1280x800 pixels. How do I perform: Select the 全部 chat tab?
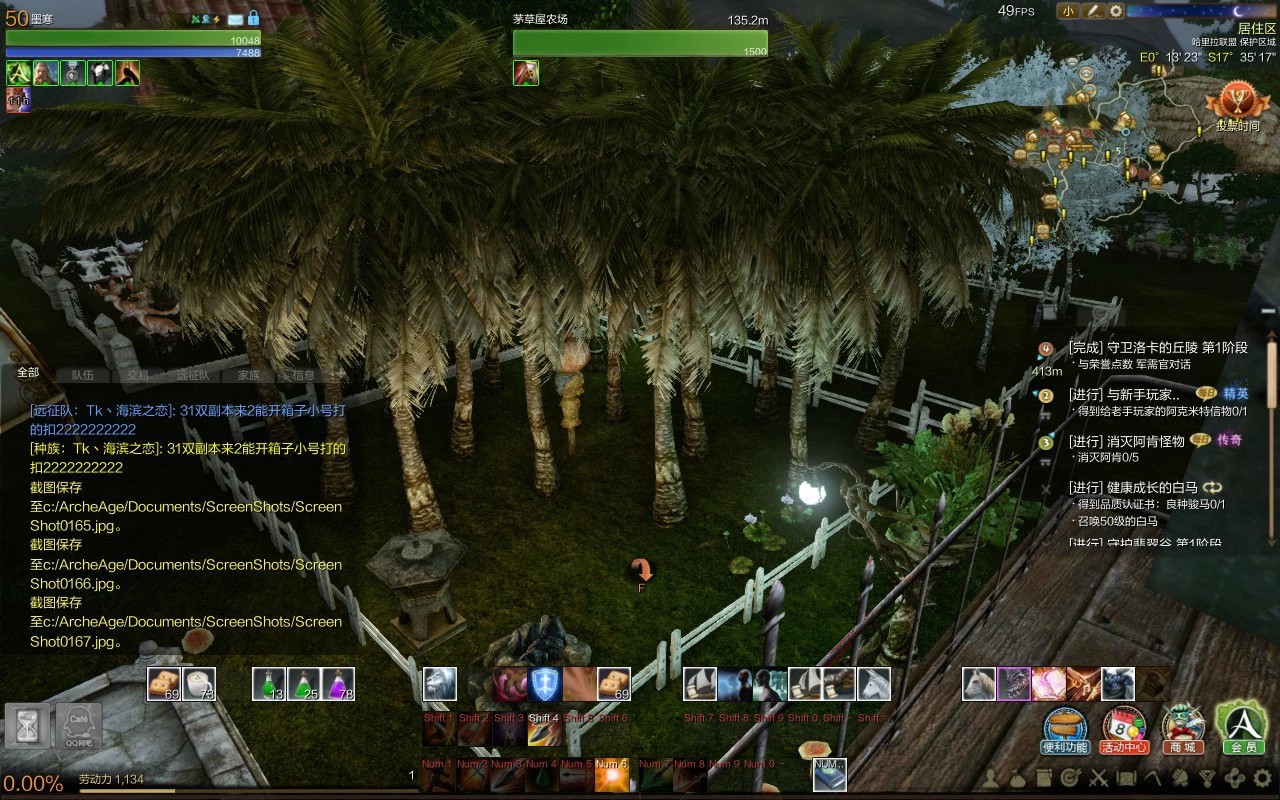click(x=28, y=372)
